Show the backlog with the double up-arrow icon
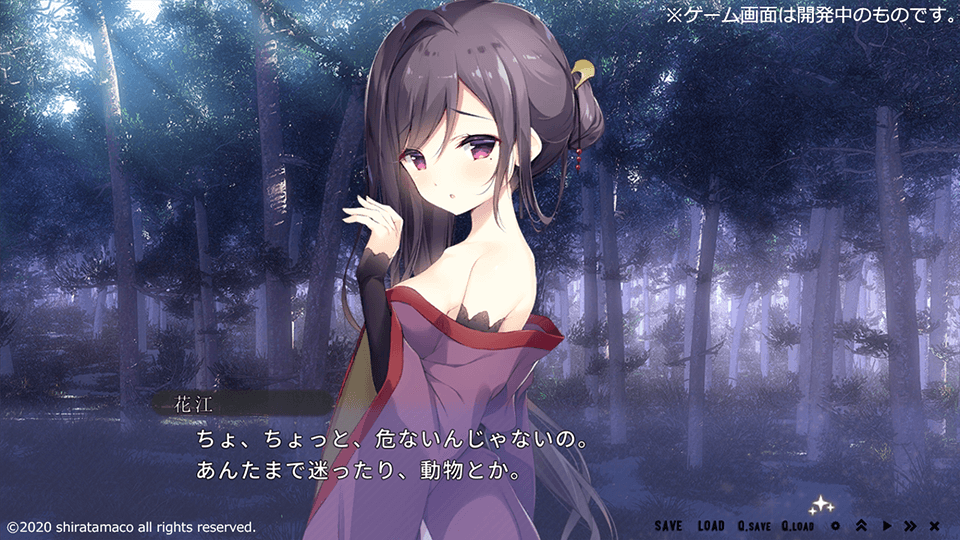The width and height of the screenshot is (960, 540). tap(861, 526)
